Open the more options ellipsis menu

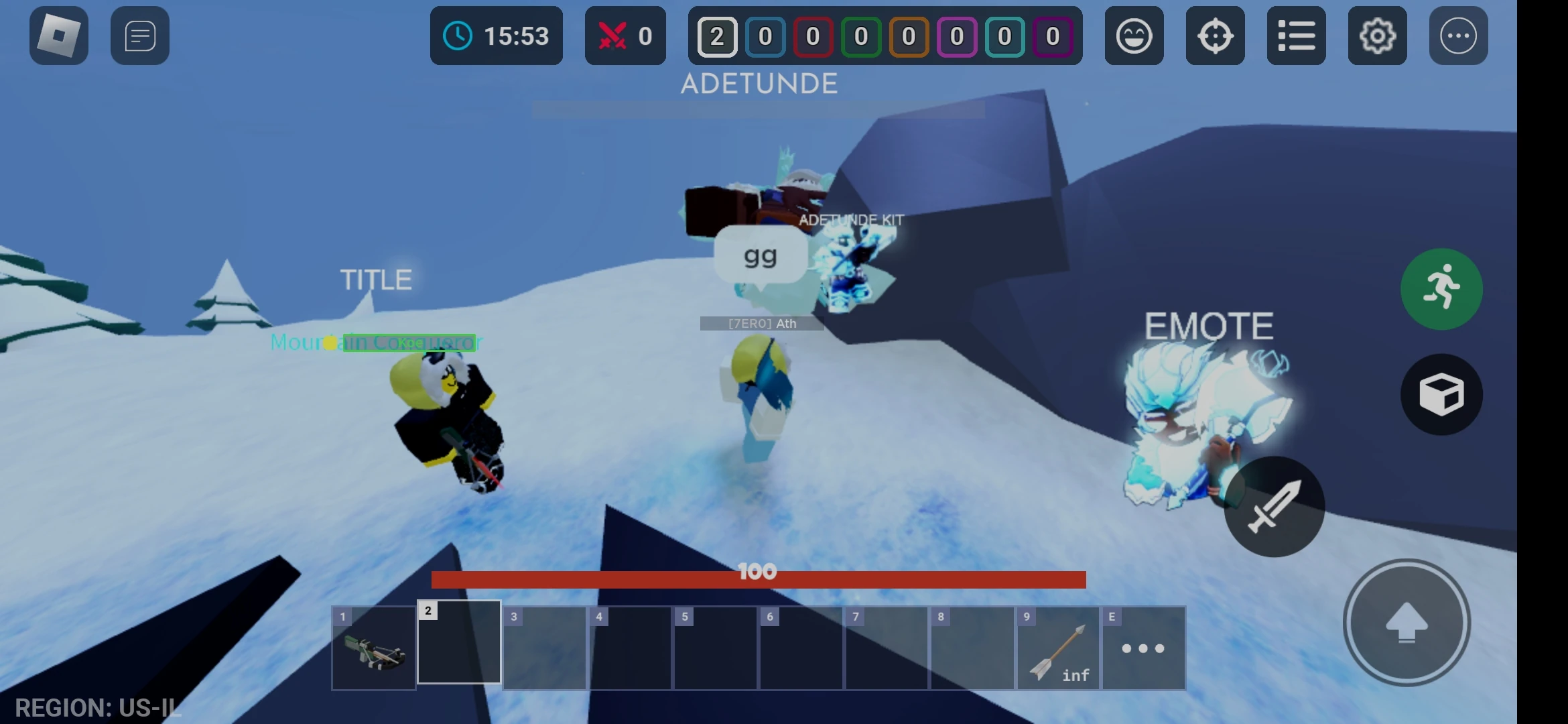(x=1458, y=36)
